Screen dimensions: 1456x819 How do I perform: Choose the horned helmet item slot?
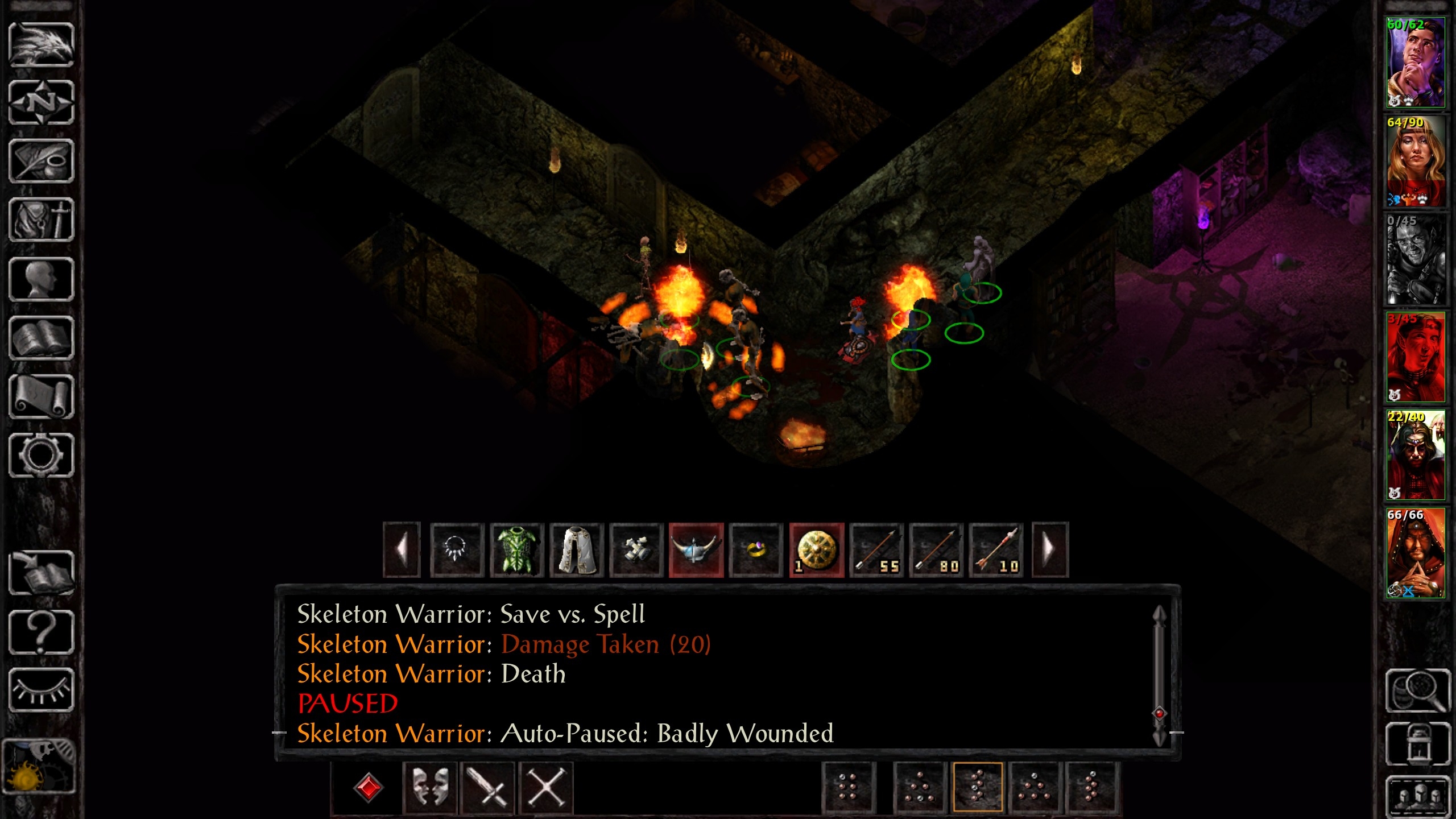click(696, 550)
